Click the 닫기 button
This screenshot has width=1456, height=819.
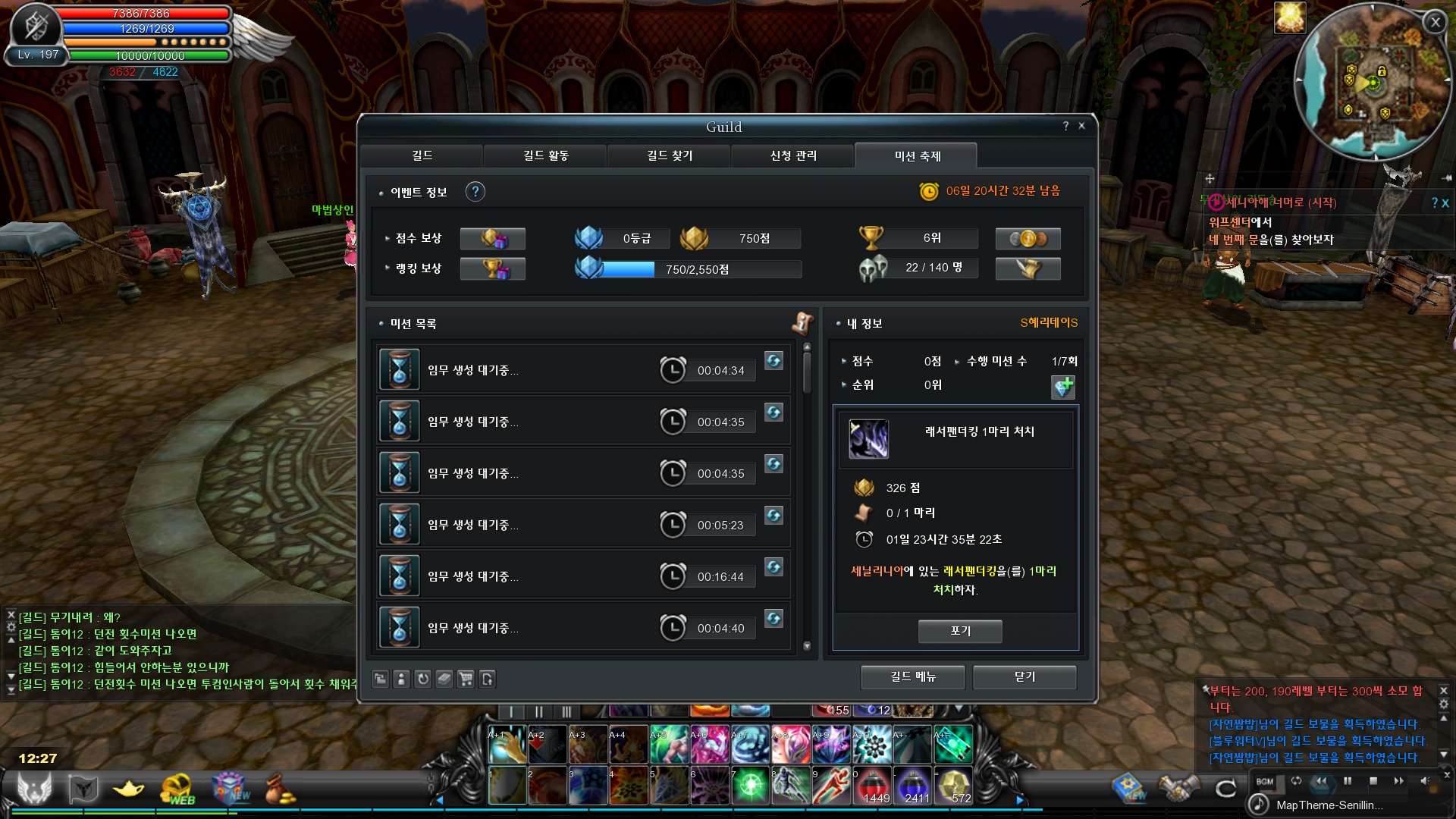(x=1025, y=676)
